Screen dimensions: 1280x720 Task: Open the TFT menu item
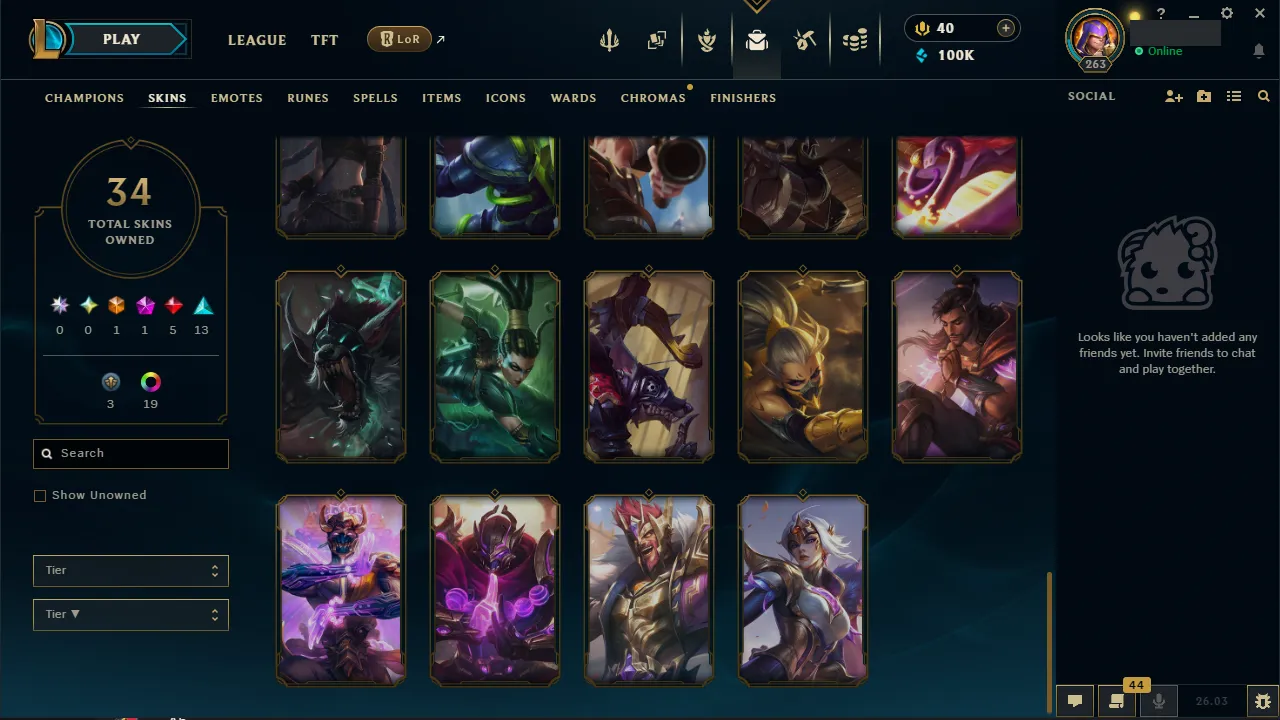[x=324, y=40]
